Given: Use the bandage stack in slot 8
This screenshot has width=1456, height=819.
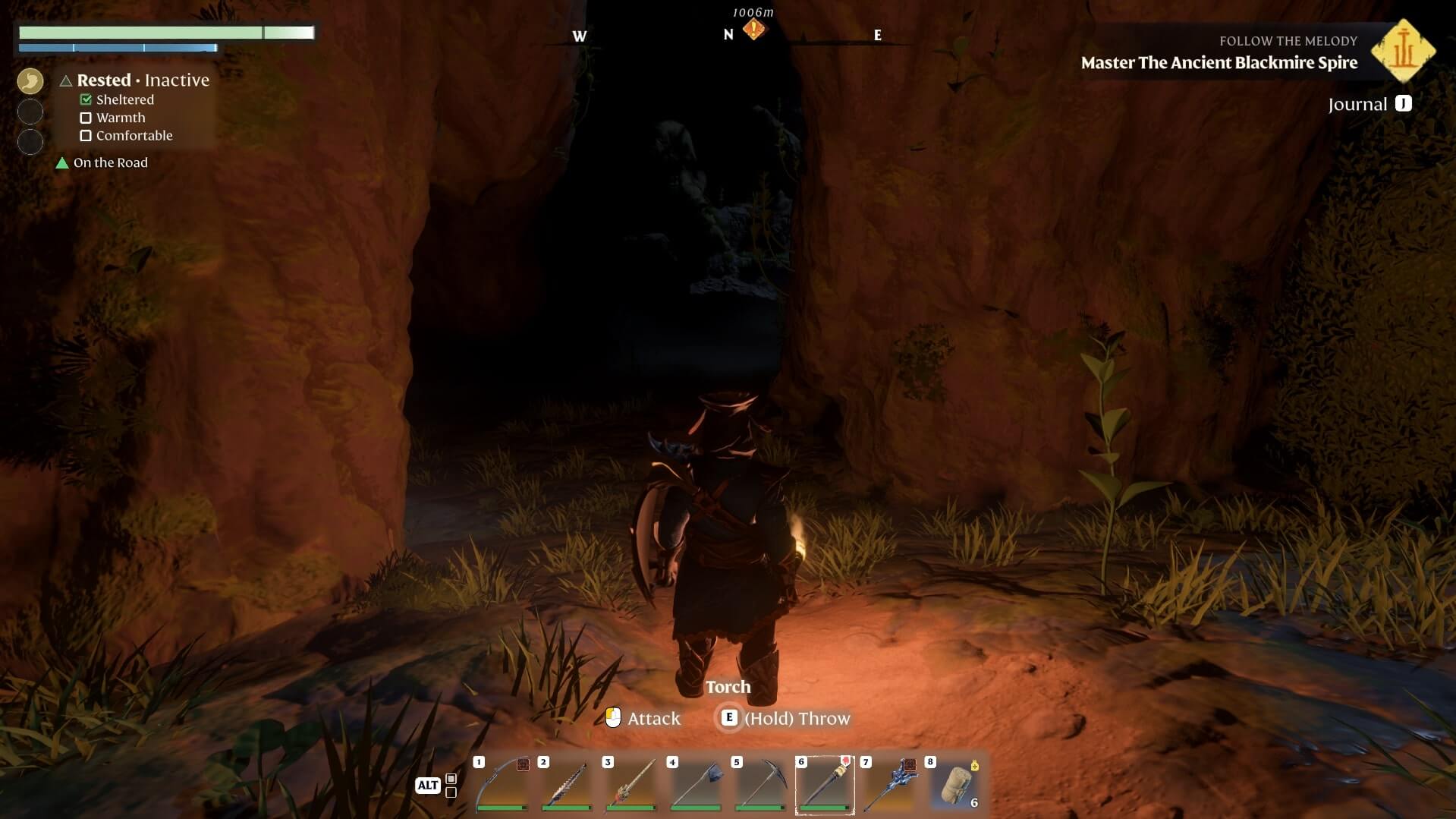Looking at the screenshot, I should coord(955,785).
